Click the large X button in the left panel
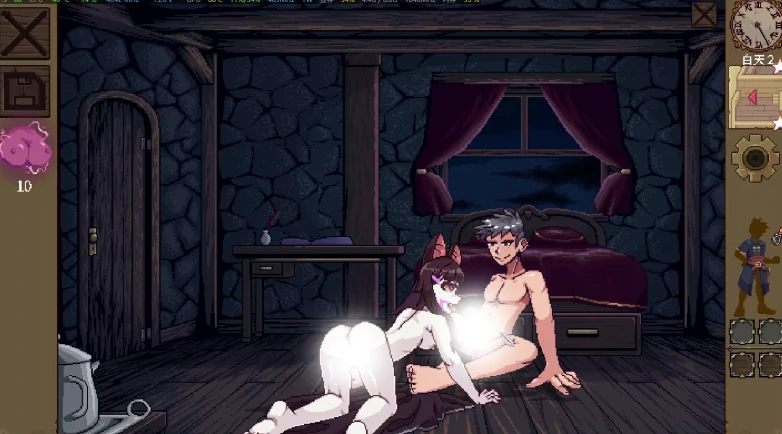 25,33
